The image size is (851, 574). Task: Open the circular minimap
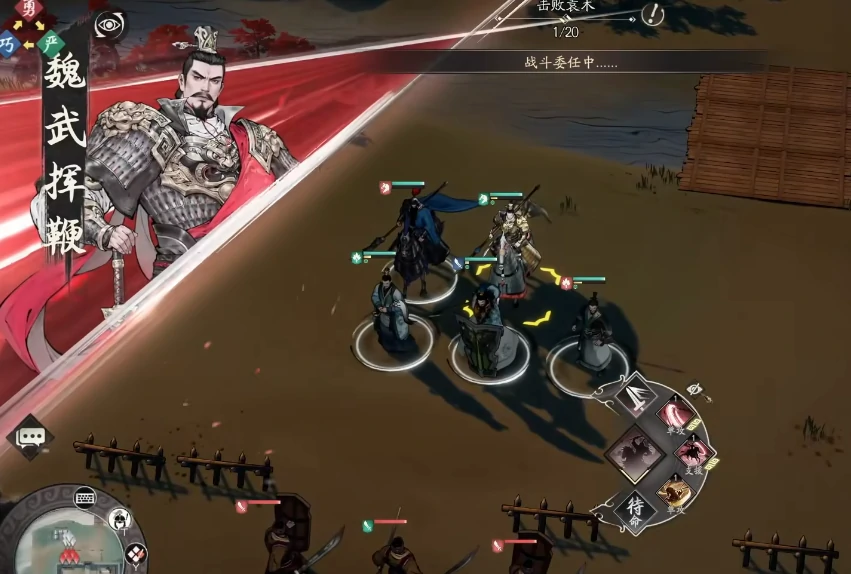point(60,540)
